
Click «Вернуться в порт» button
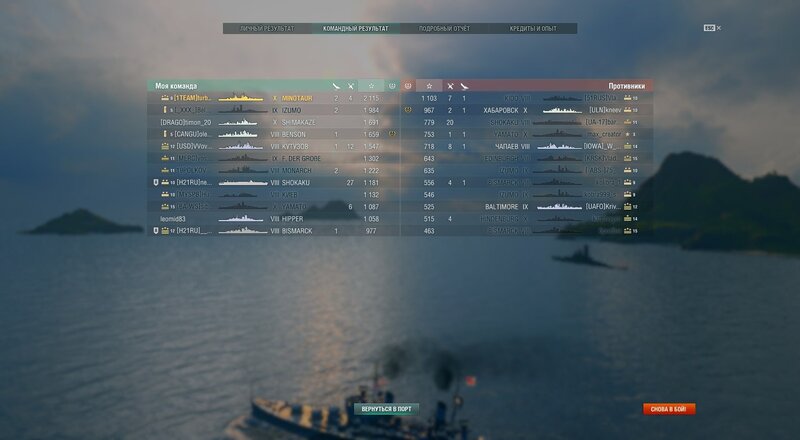(387, 409)
